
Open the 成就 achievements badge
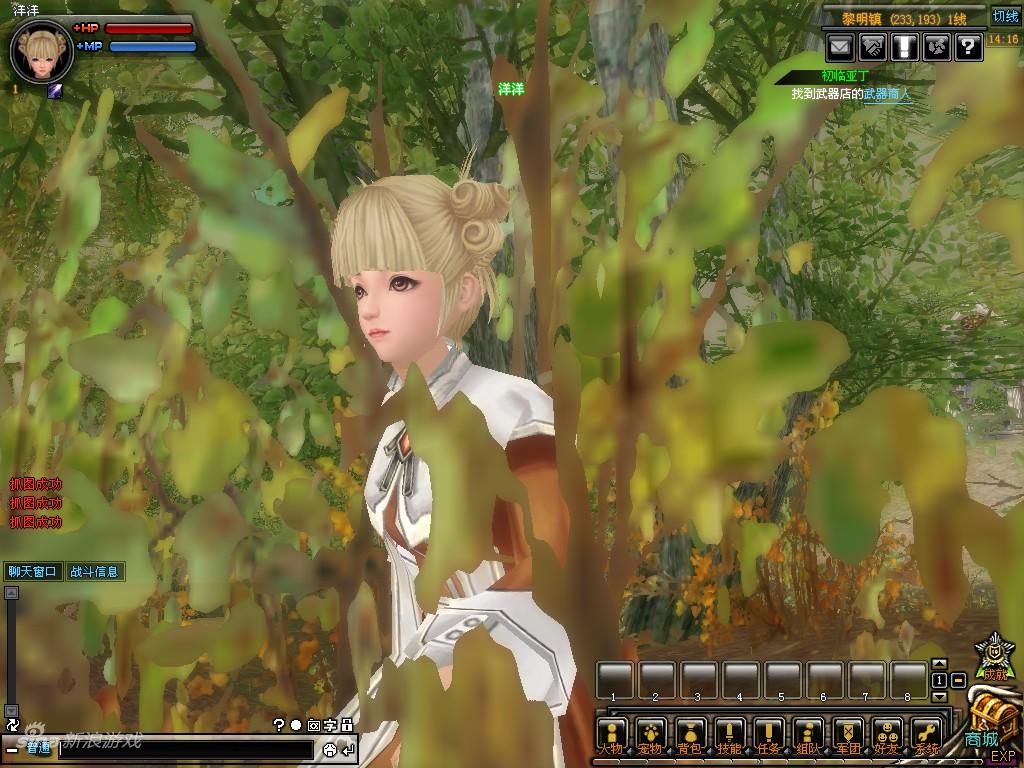pyautogui.click(x=995, y=655)
